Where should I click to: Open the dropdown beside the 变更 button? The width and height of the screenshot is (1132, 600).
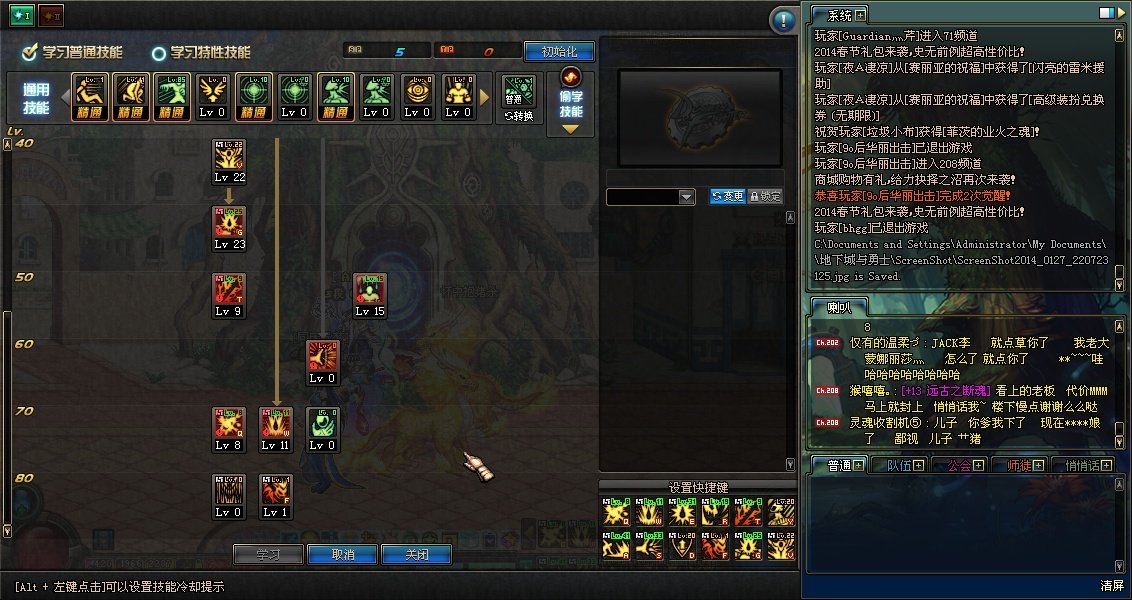pyautogui.click(x=686, y=197)
